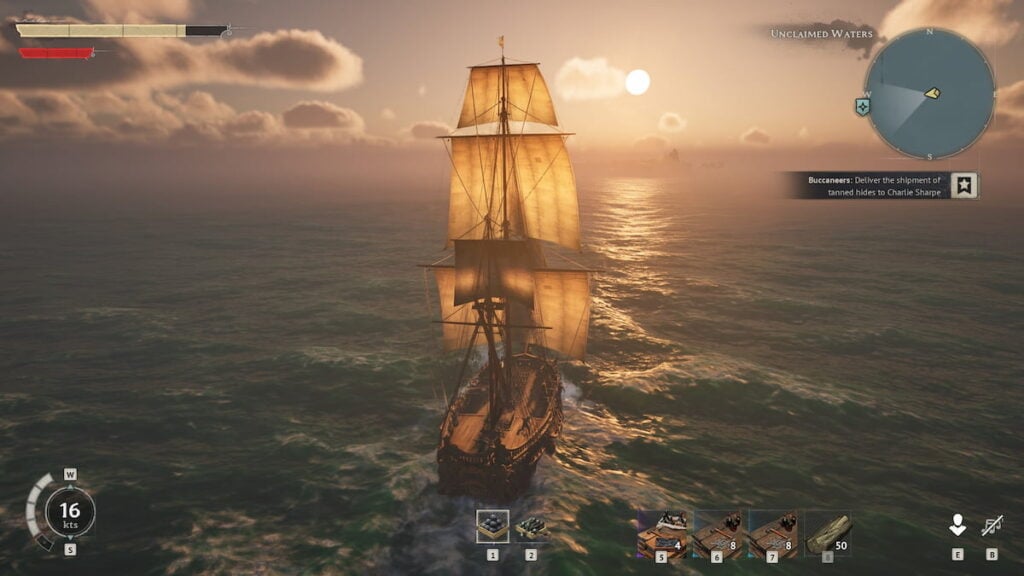
Task: Select the round cannonball ammo slot
Action: pyautogui.click(x=492, y=526)
